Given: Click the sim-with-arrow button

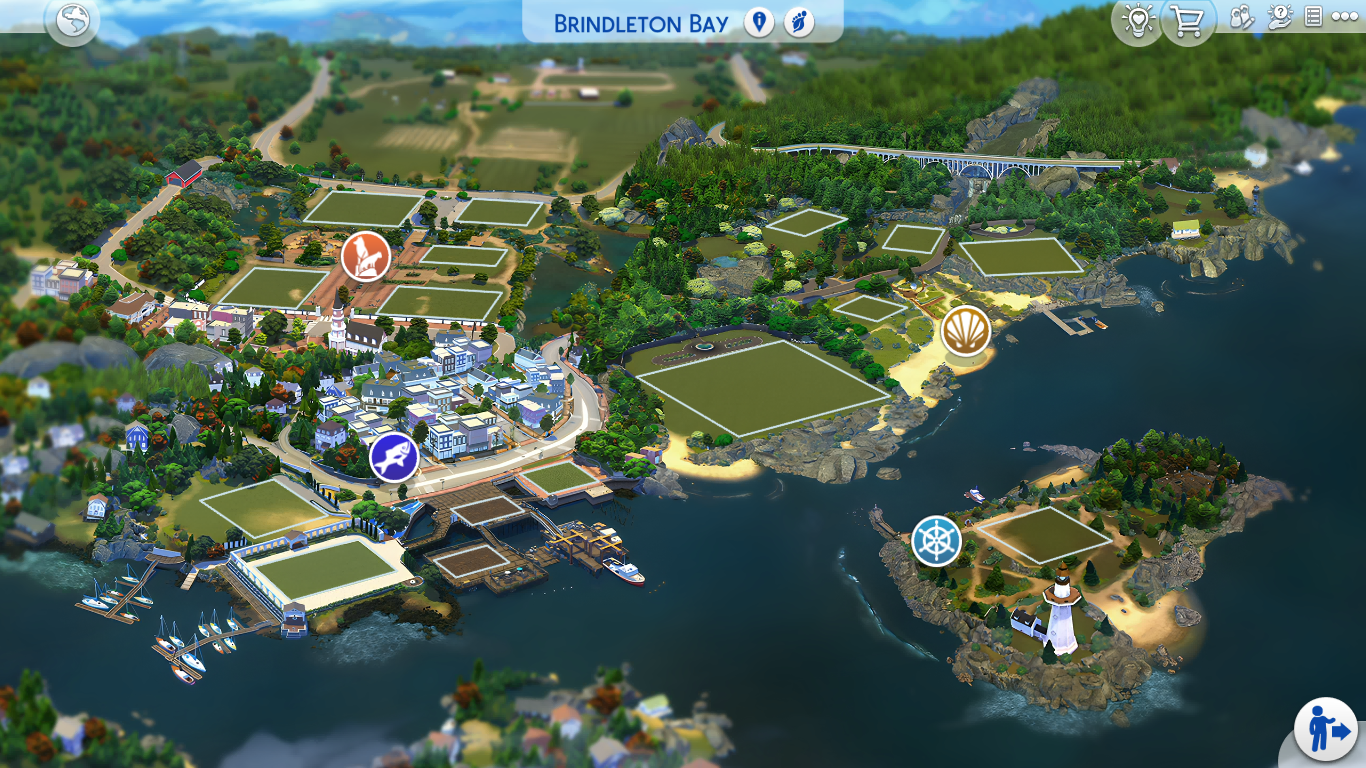Looking at the screenshot, I should point(1326,729).
